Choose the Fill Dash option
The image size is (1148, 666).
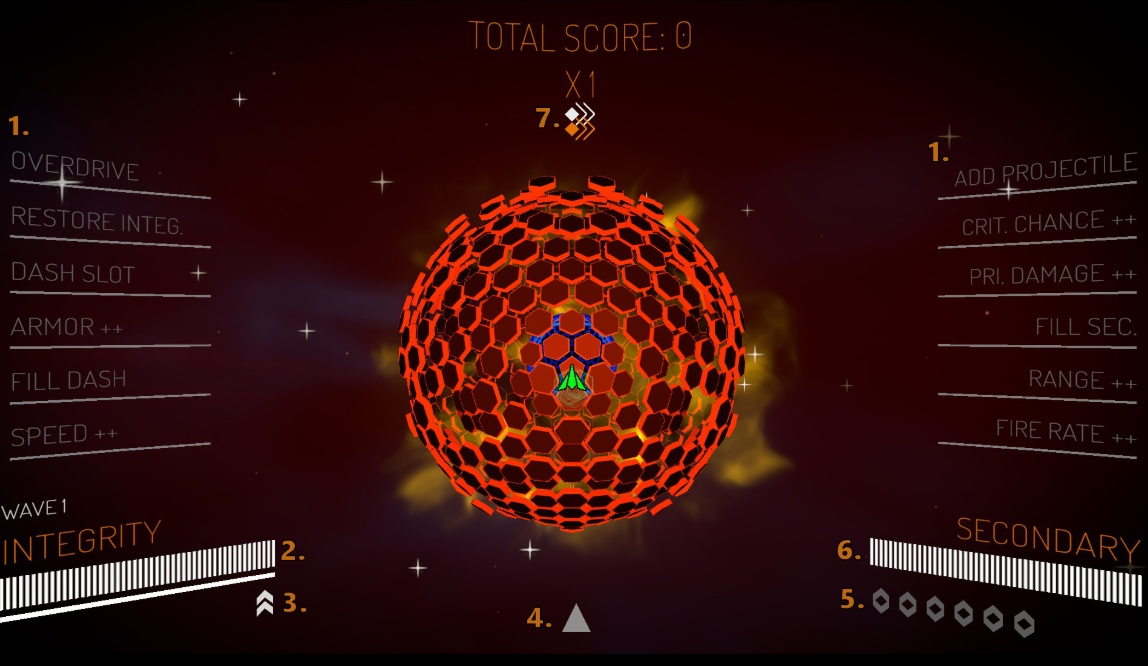pyautogui.click(x=69, y=381)
